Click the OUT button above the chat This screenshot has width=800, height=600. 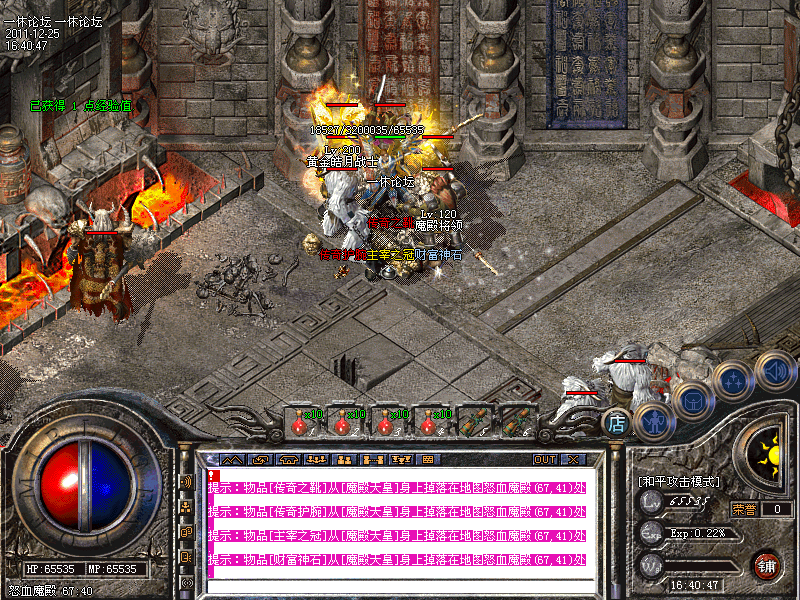click(x=544, y=460)
